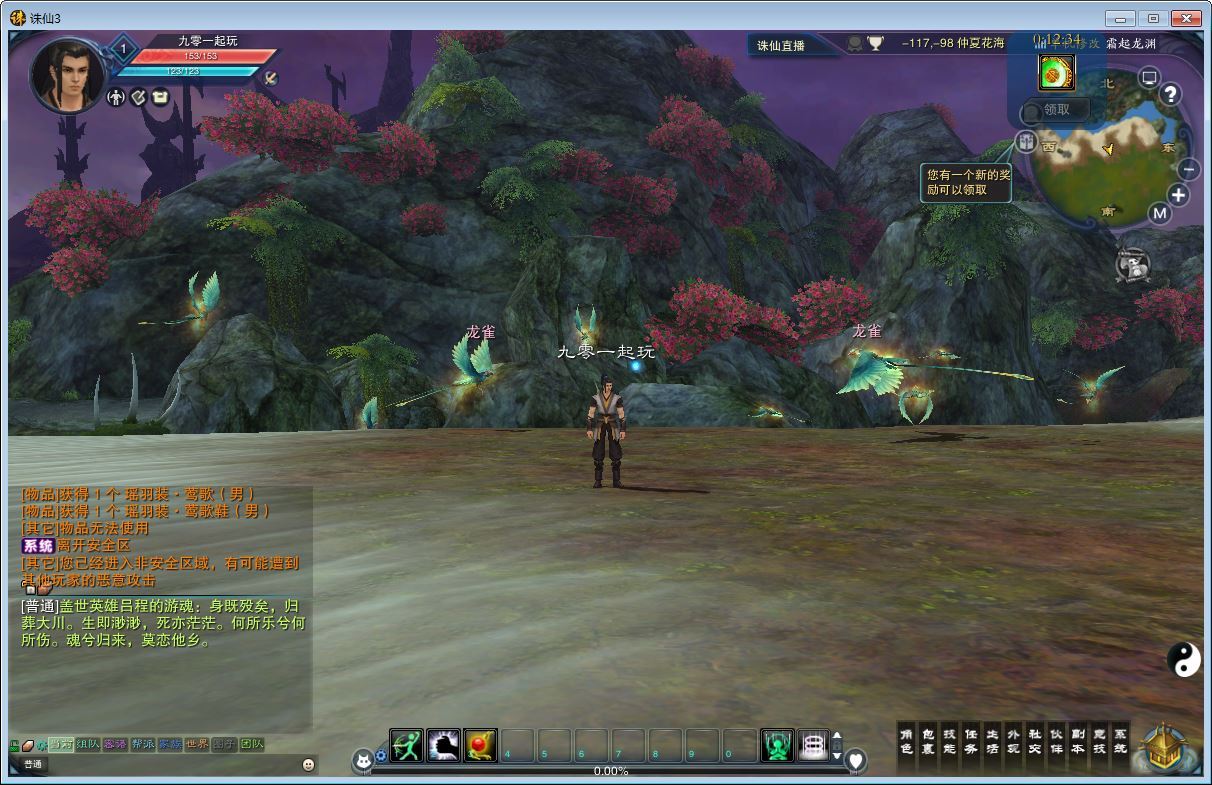The width and height of the screenshot is (1212, 785).
Task: Open the 角色 character menu
Action: [x=906, y=741]
